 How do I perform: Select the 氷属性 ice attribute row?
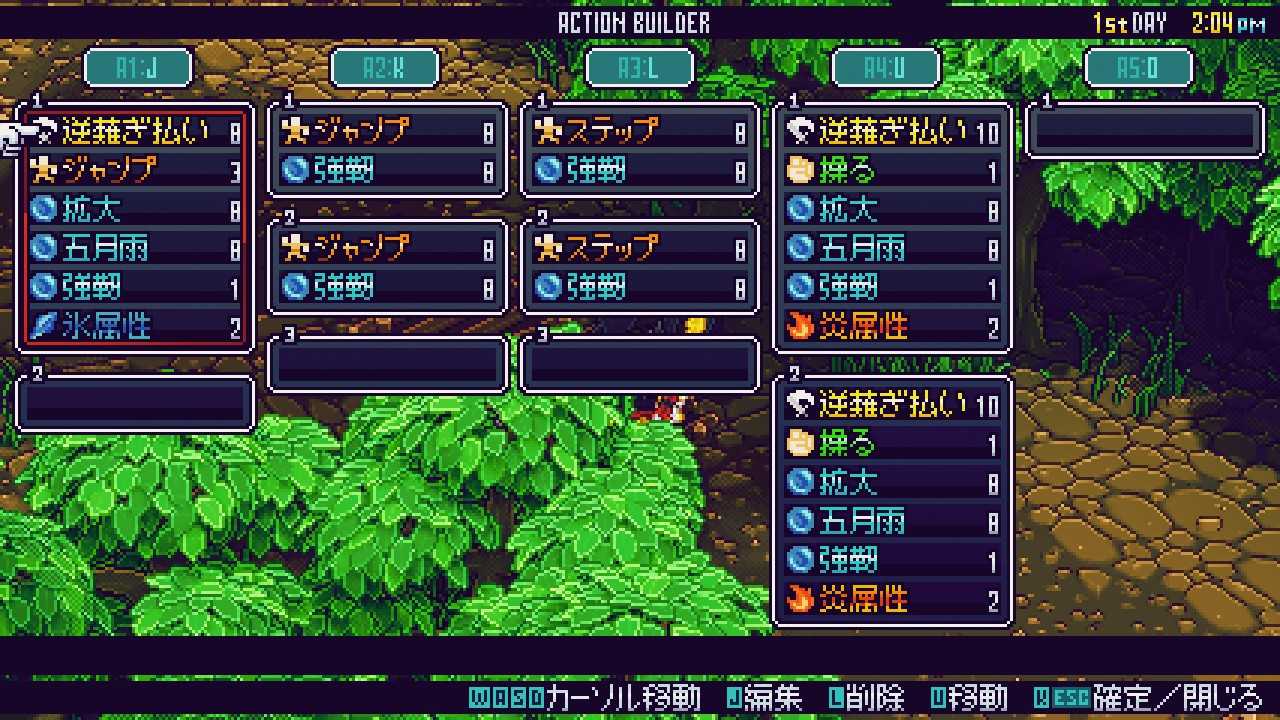[136, 326]
